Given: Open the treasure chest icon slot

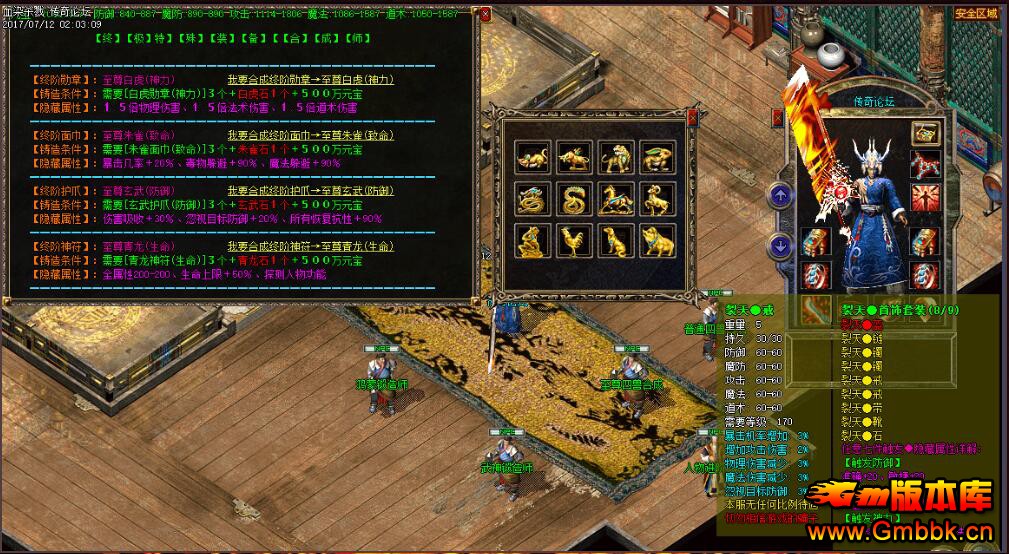Looking at the screenshot, I should (925, 134).
